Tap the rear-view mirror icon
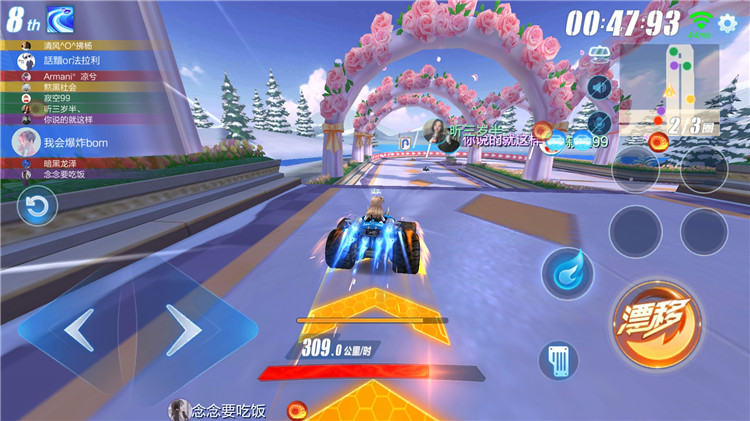The height and width of the screenshot is (421, 750). [x=601, y=53]
